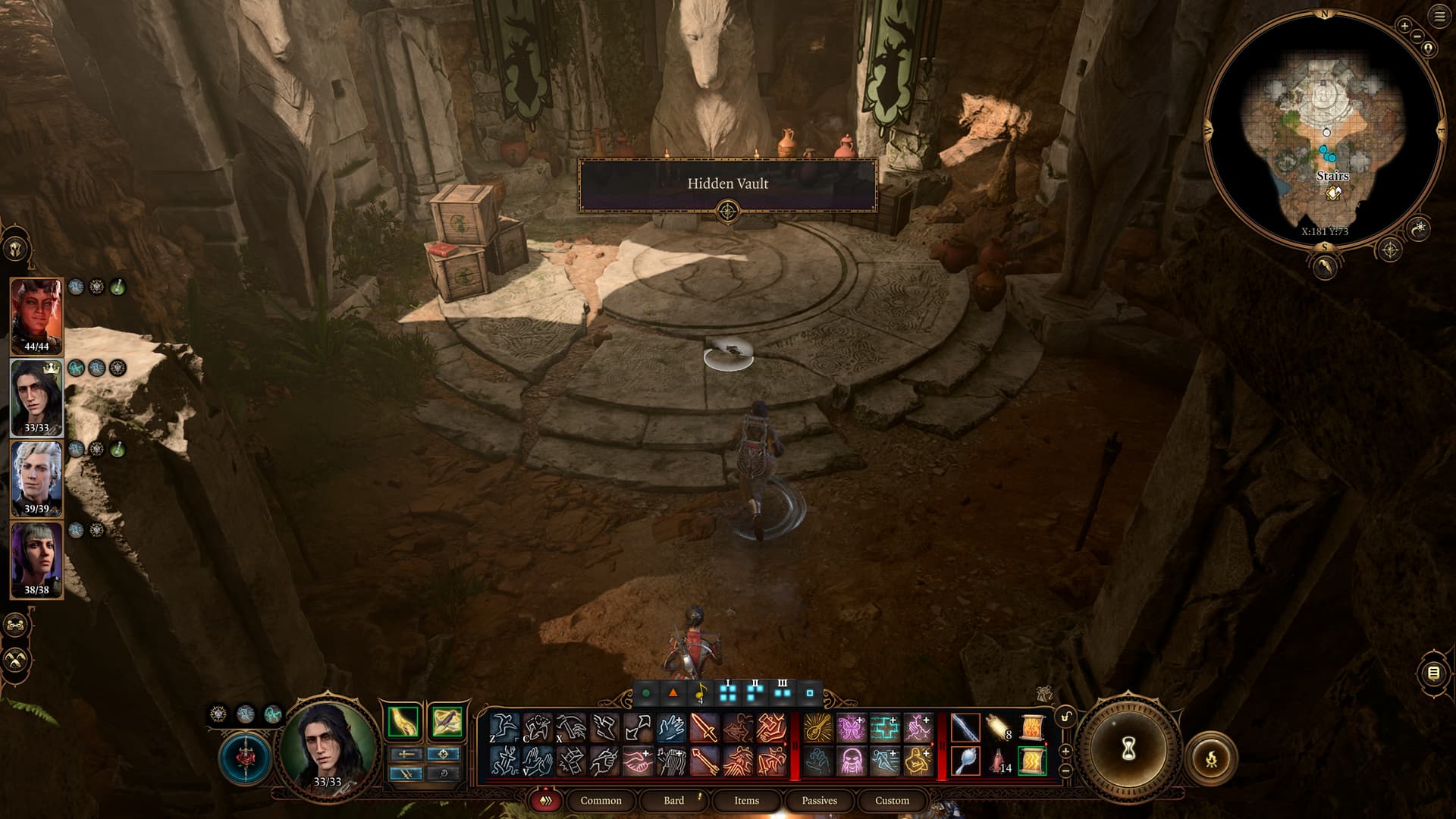Select the Passives hotbar tab
The width and height of the screenshot is (1456, 819).
click(x=819, y=801)
